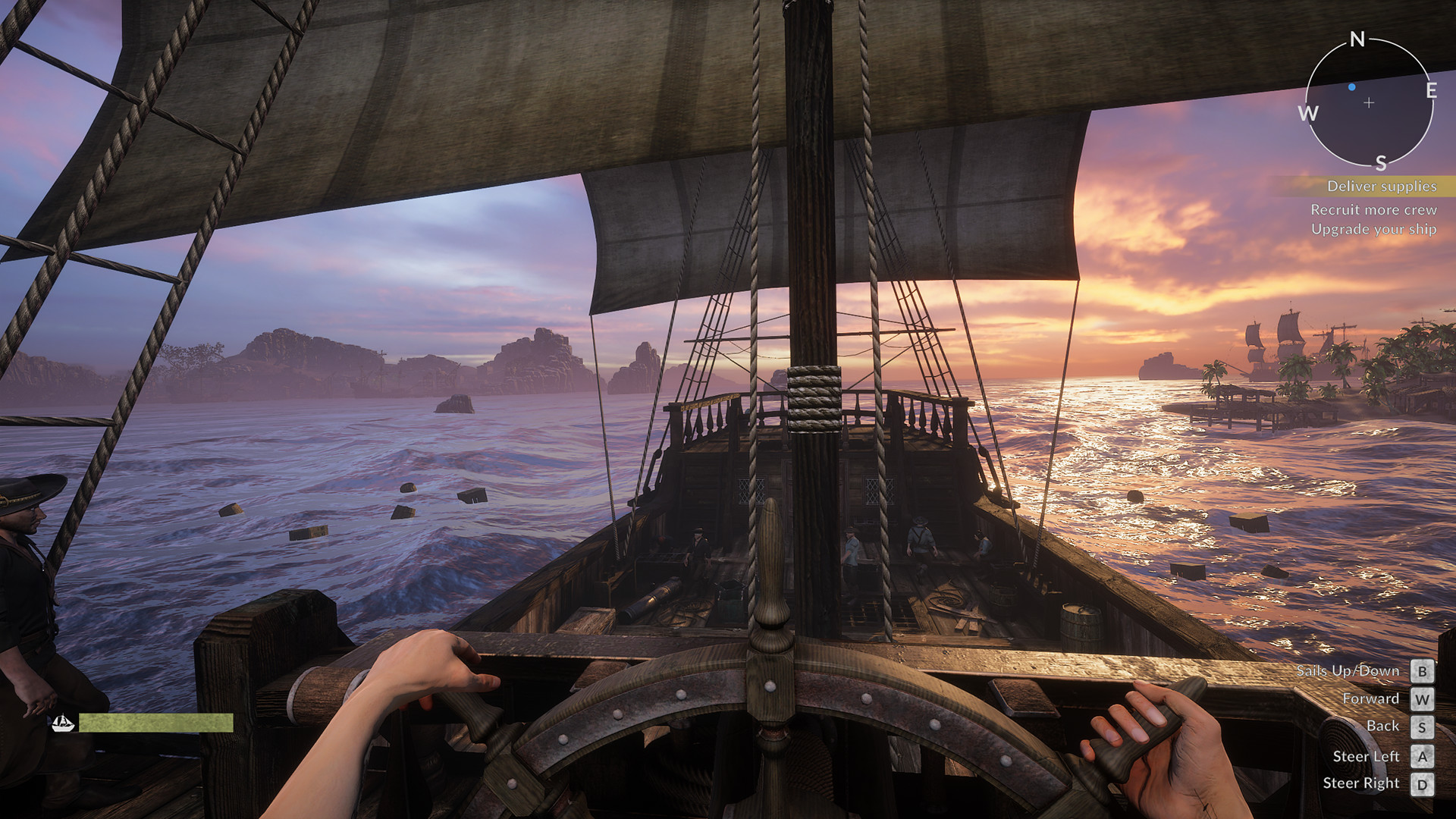Click the blue waypoint dot on the compass
Image resolution: width=1456 pixels, height=819 pixels.
[1351, 87]
